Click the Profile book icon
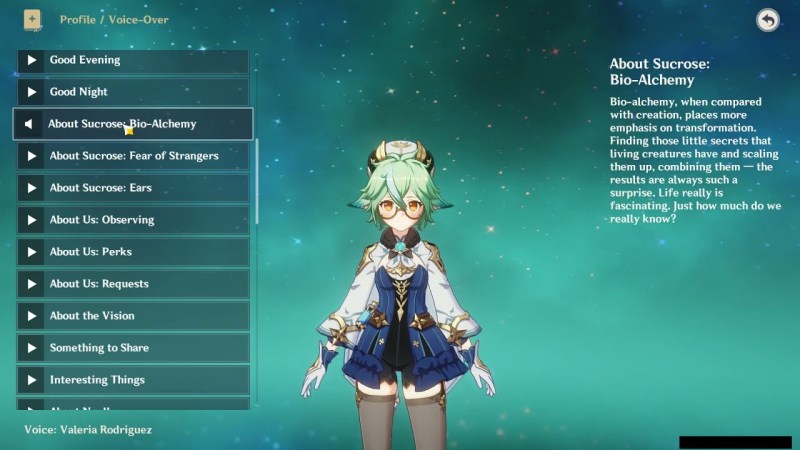The image size is (800, 450). [x=32, y=19]
